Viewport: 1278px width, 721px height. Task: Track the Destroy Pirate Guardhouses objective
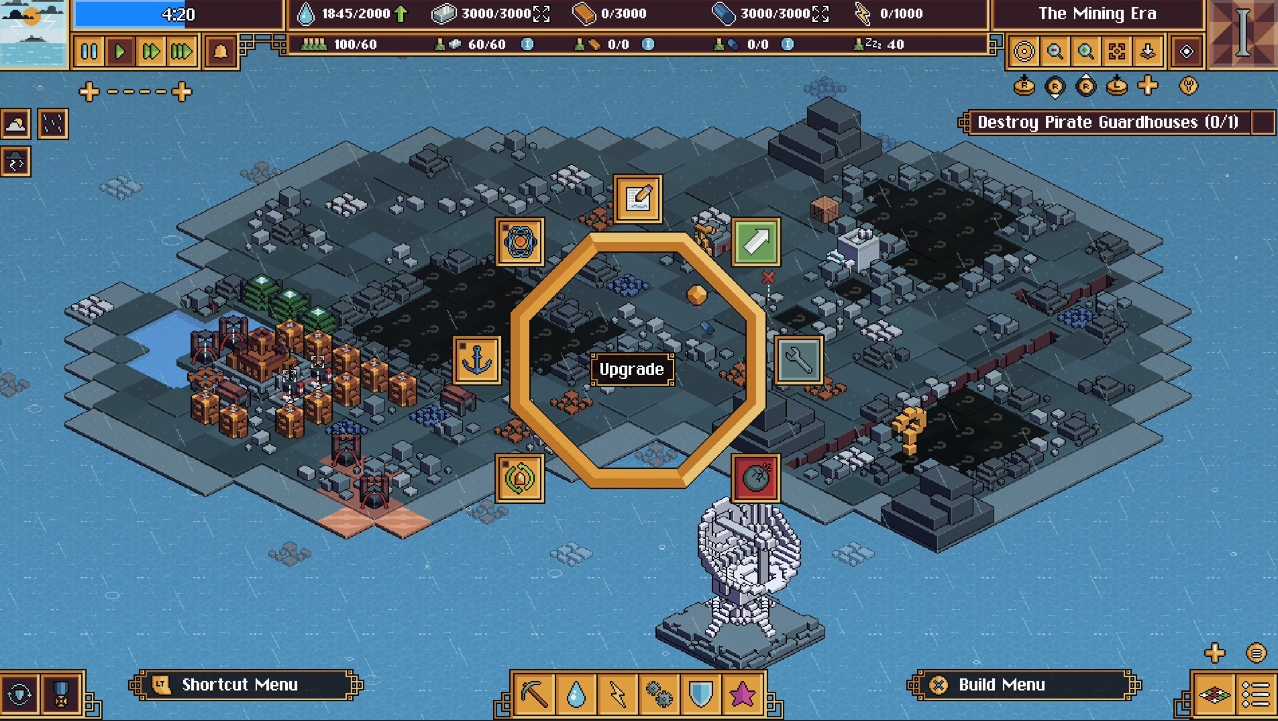coord(1107,122)
